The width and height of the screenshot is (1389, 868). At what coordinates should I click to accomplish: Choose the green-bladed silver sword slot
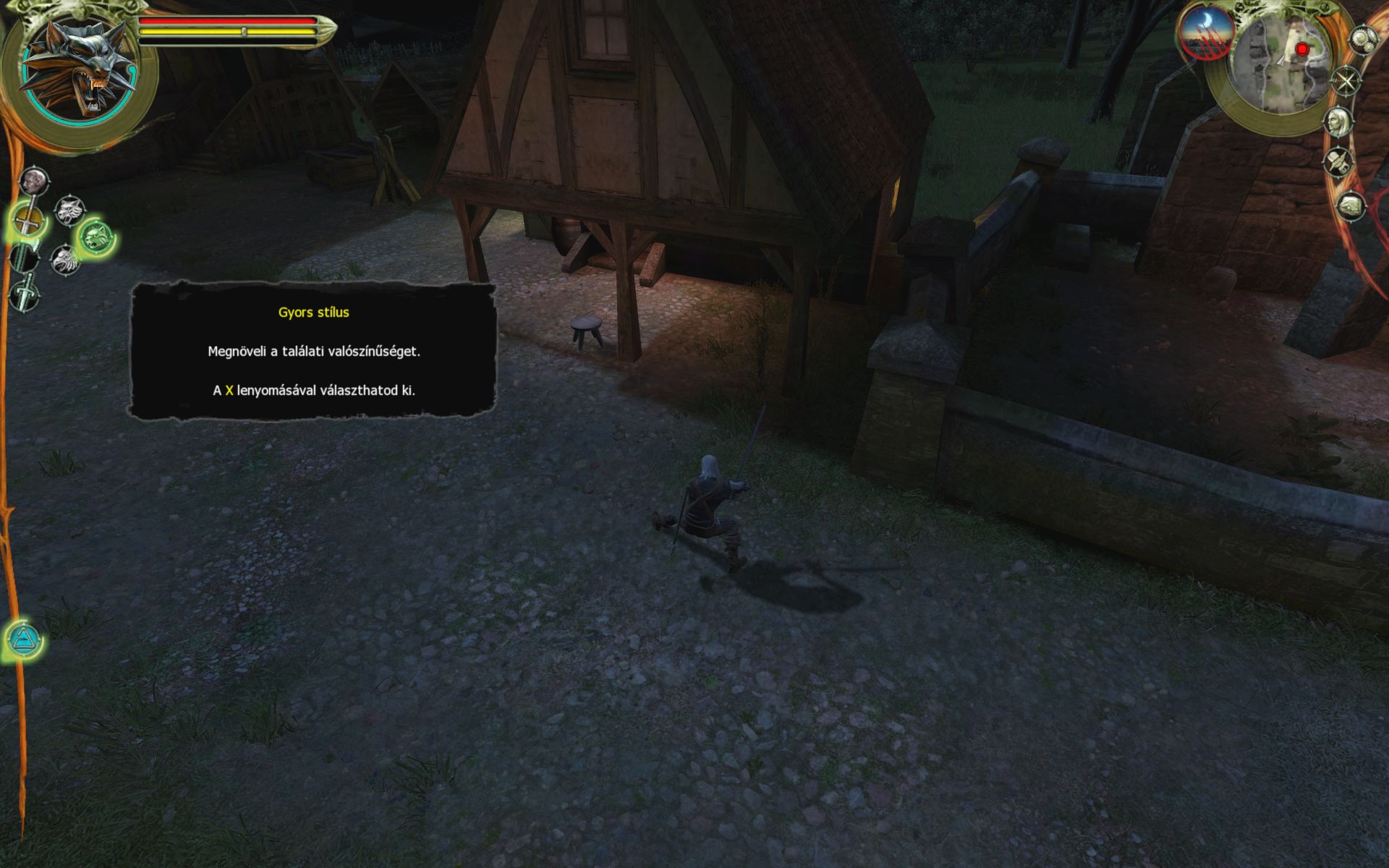[24, 257]
